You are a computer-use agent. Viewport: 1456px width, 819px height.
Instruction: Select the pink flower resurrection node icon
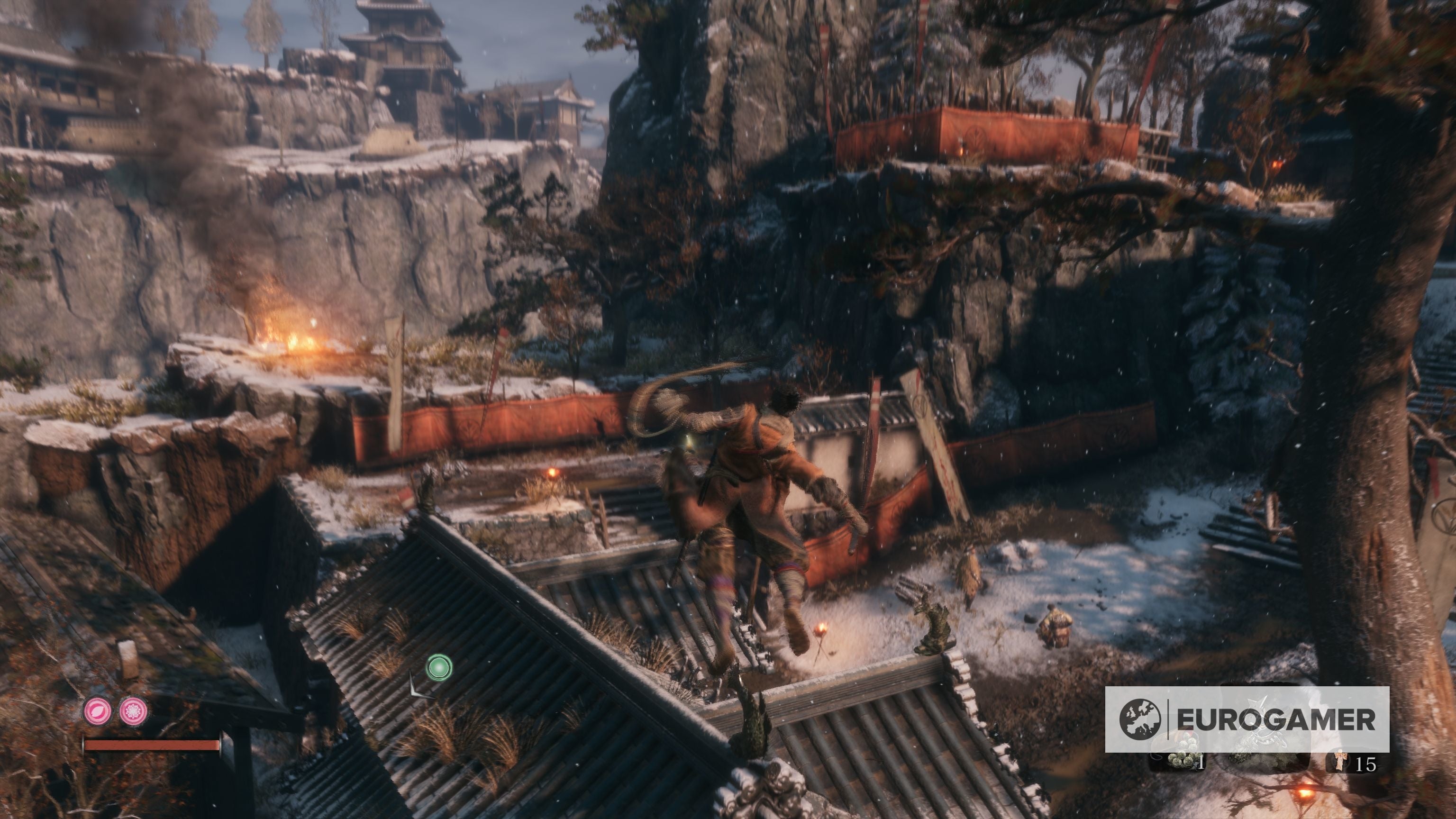point(132,711)
